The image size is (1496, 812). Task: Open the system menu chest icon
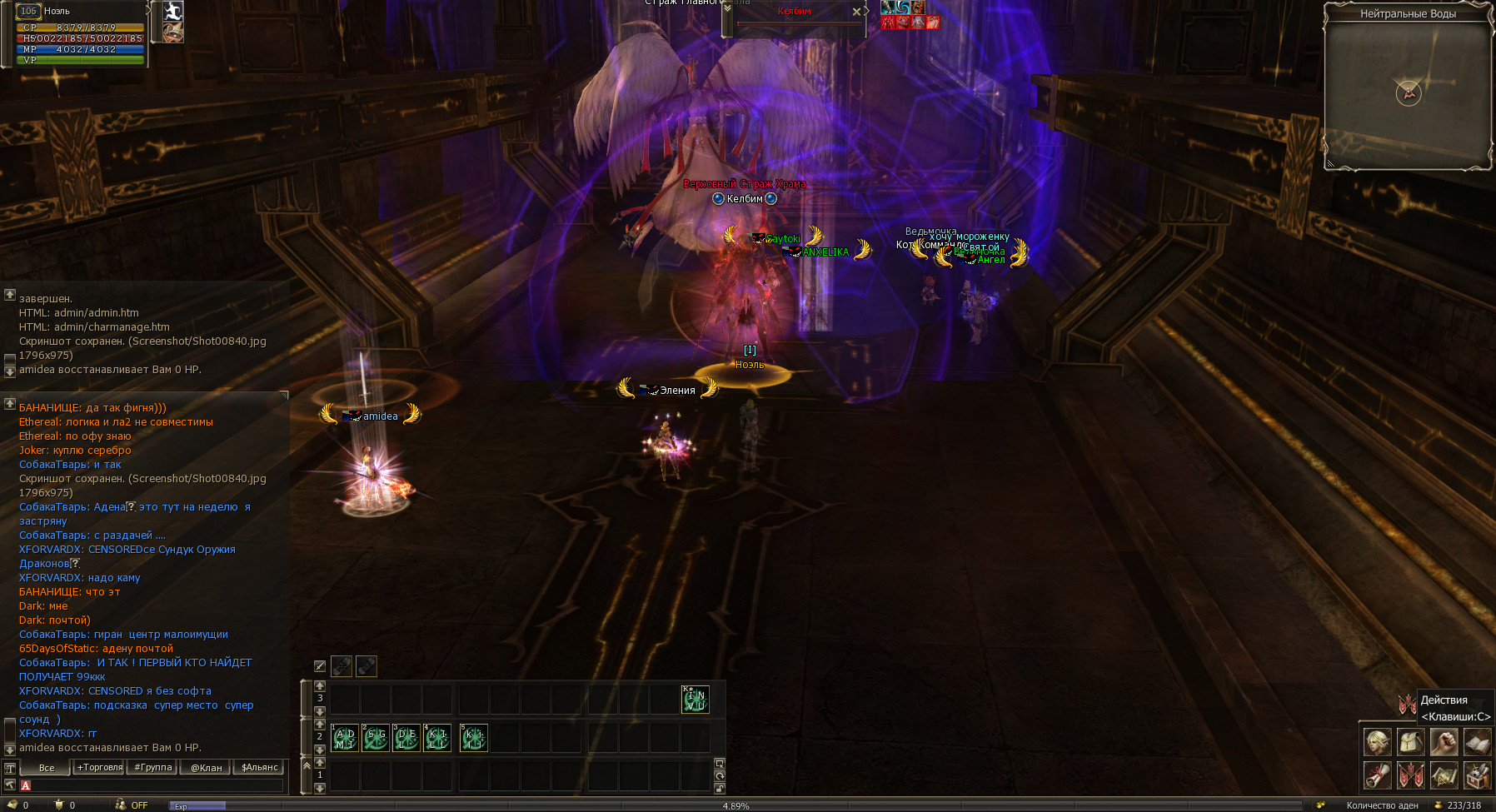(x=1477, y=775)
